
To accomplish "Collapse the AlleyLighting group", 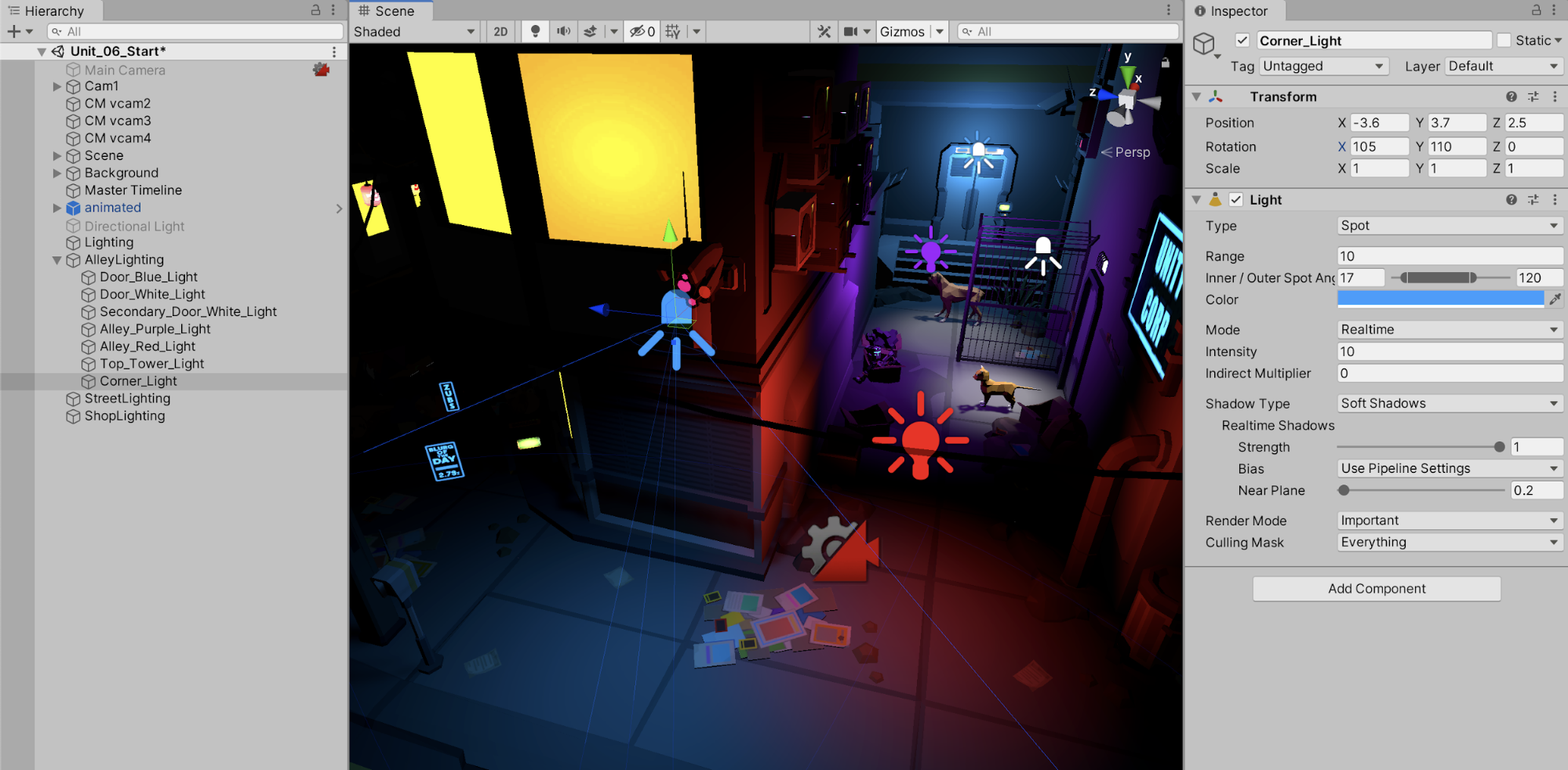I will coord(56,260).
